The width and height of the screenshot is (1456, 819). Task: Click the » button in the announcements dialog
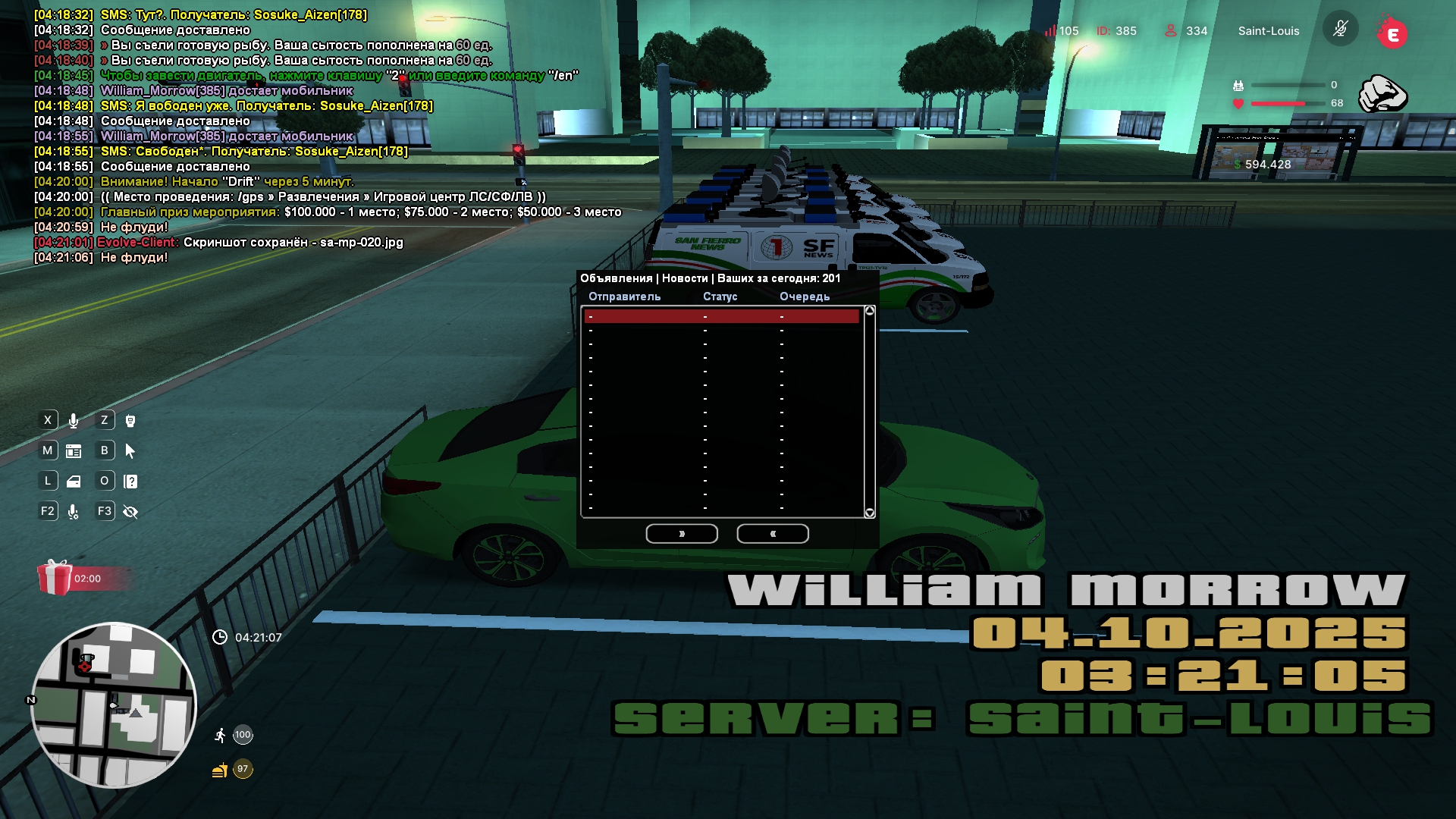click(681, 534)
